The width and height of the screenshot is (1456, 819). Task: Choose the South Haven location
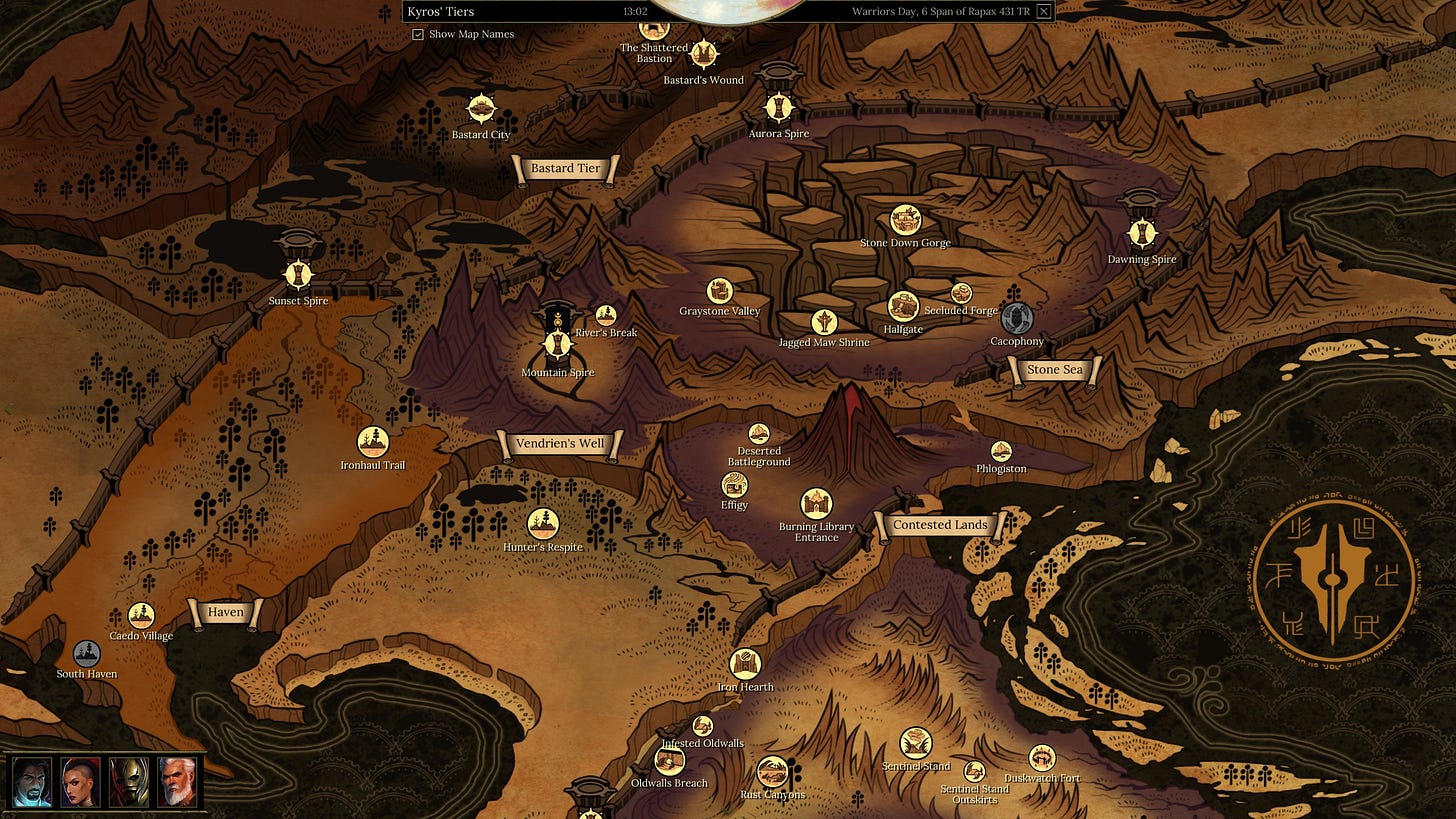[x=87, y=653]
